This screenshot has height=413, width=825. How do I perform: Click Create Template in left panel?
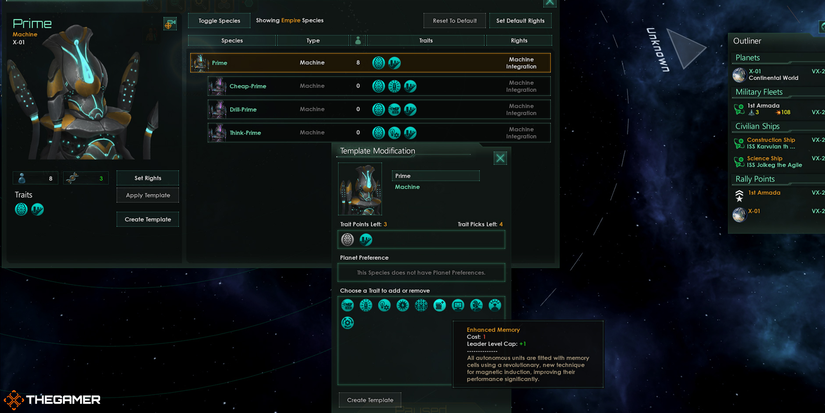[147, 219]
